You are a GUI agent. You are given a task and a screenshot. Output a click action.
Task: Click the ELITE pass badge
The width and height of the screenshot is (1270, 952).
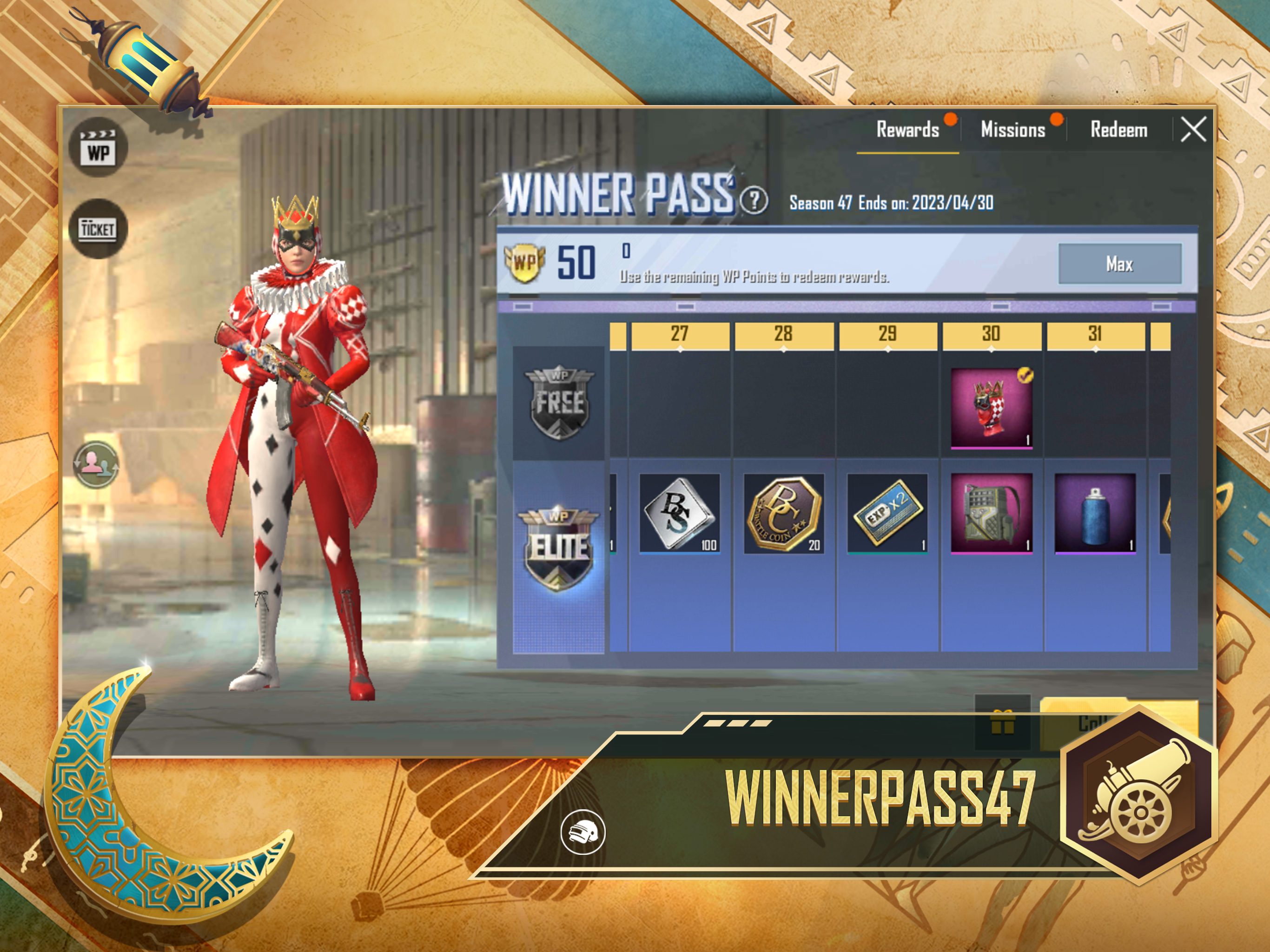(559, 549)
